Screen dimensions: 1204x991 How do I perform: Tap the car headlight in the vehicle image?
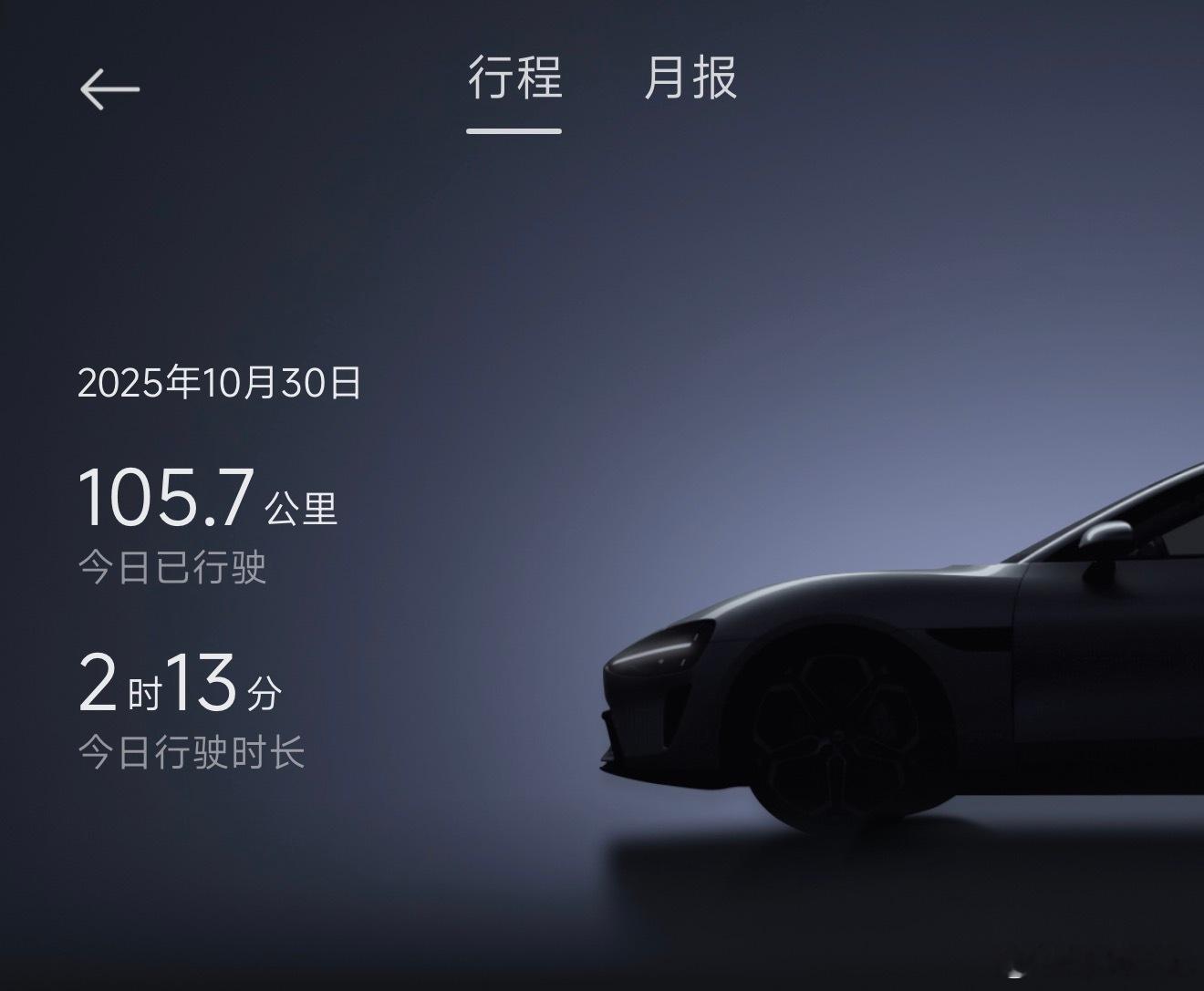[x=657, y=652]
